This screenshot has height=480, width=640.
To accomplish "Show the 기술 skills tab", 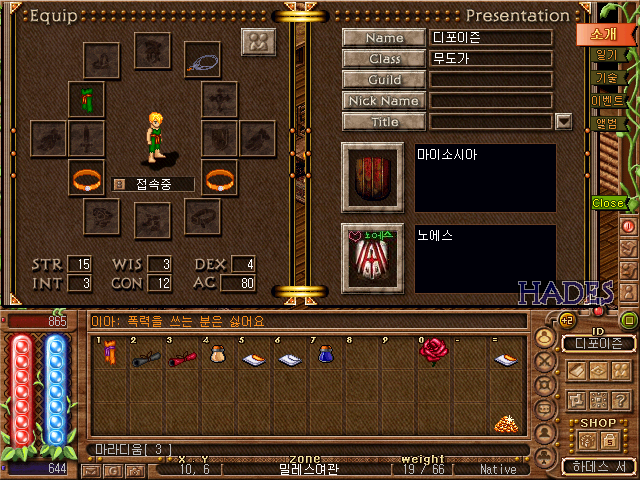I will pos(606,78).
